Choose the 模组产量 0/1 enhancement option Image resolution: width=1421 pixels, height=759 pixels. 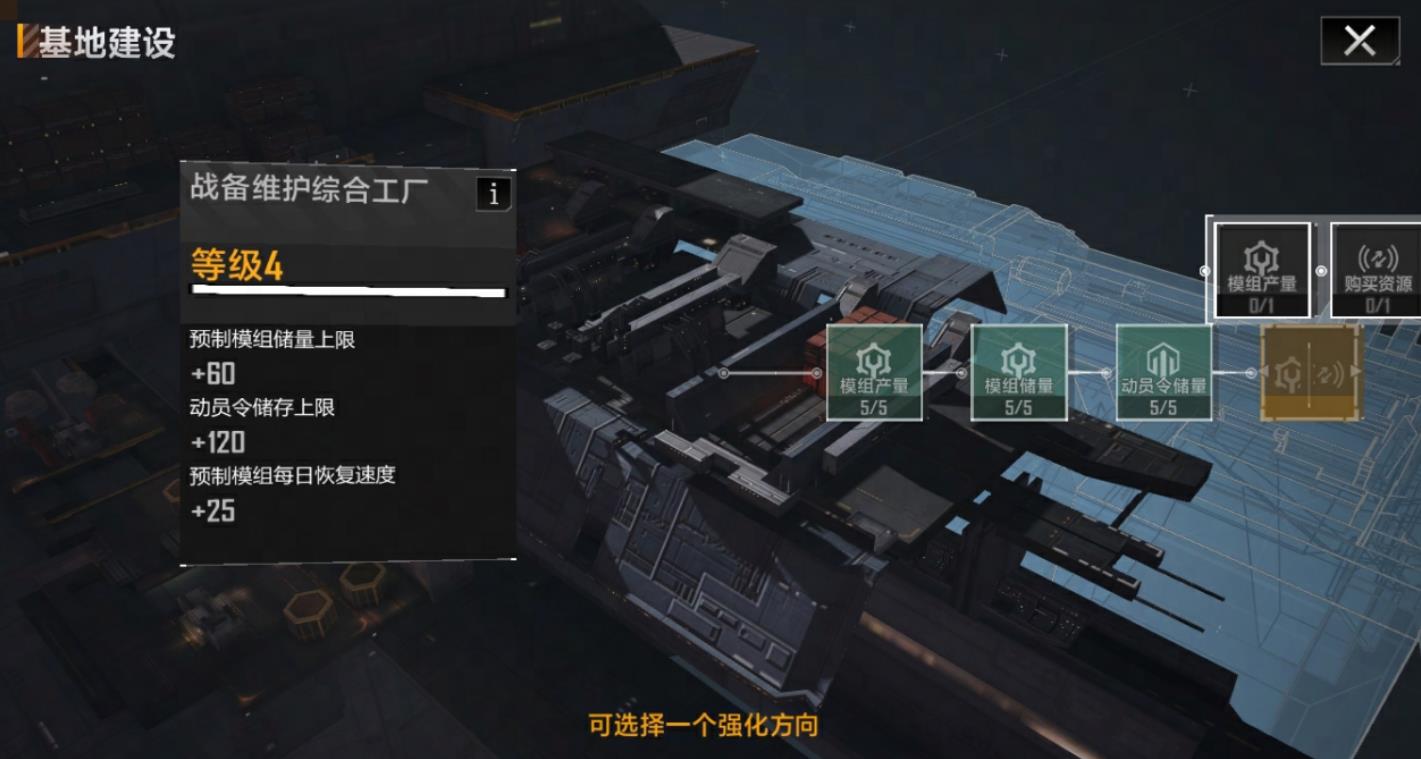pos(1262,270)
